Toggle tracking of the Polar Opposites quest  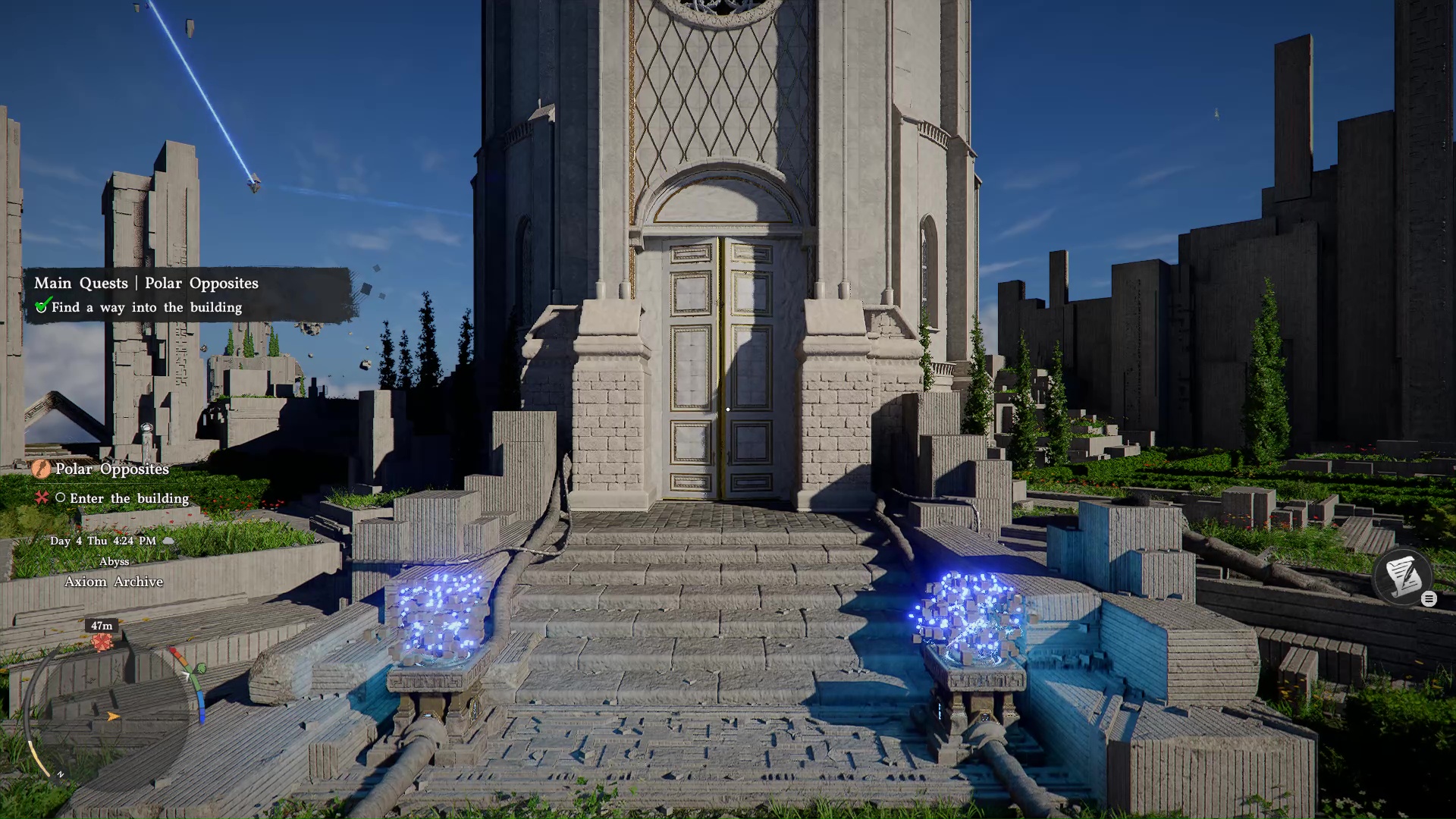[x=111, y=469]
